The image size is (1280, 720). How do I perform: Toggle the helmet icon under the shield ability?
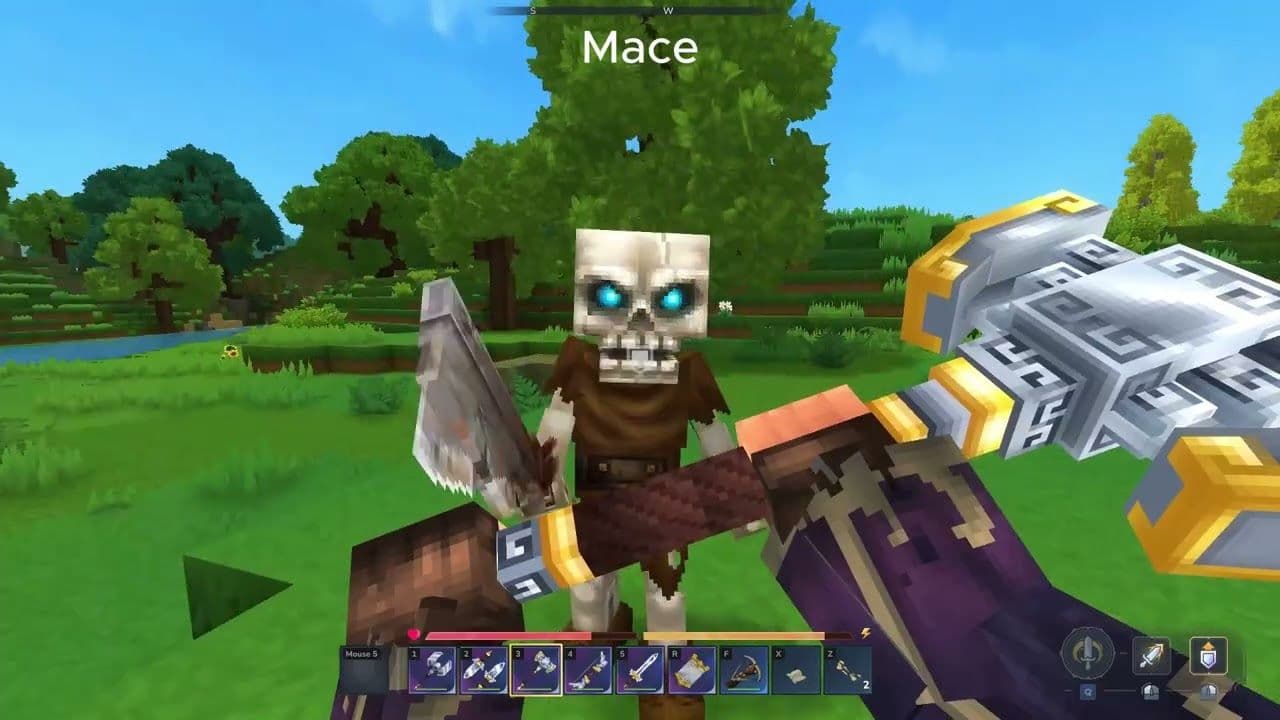tap(1208, 692)
